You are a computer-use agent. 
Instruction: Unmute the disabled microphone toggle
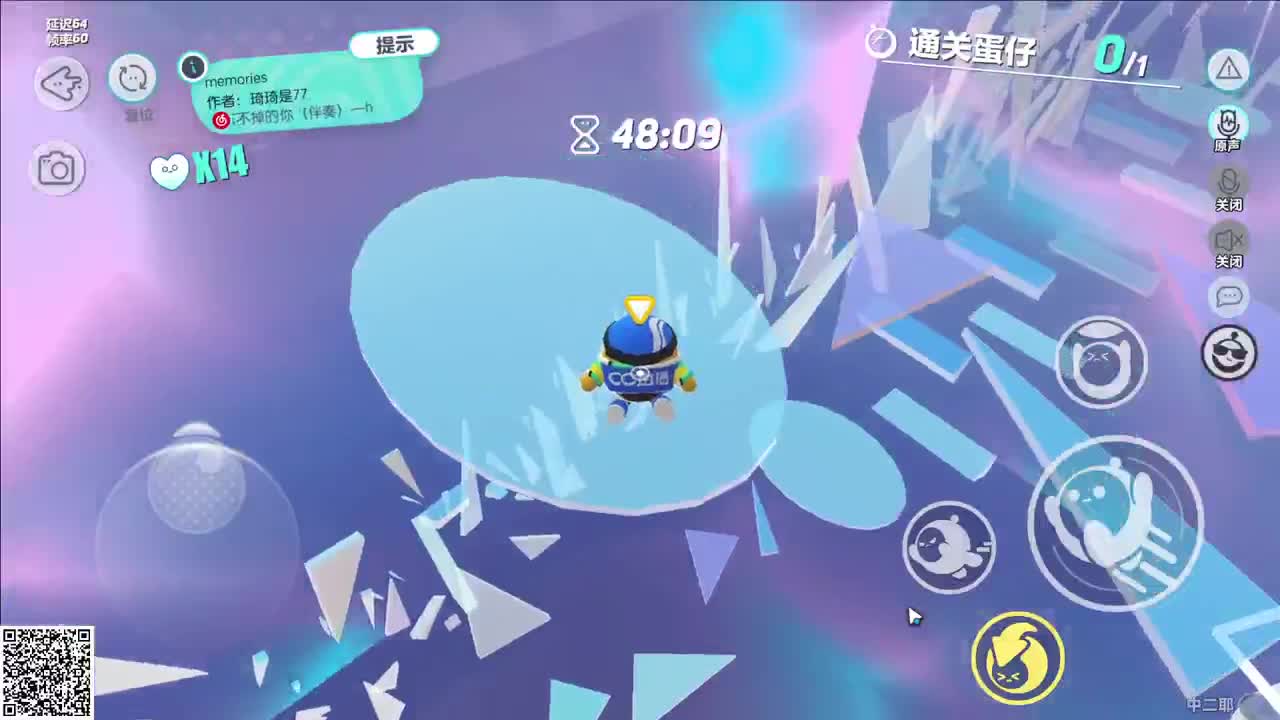[1229, 185]
